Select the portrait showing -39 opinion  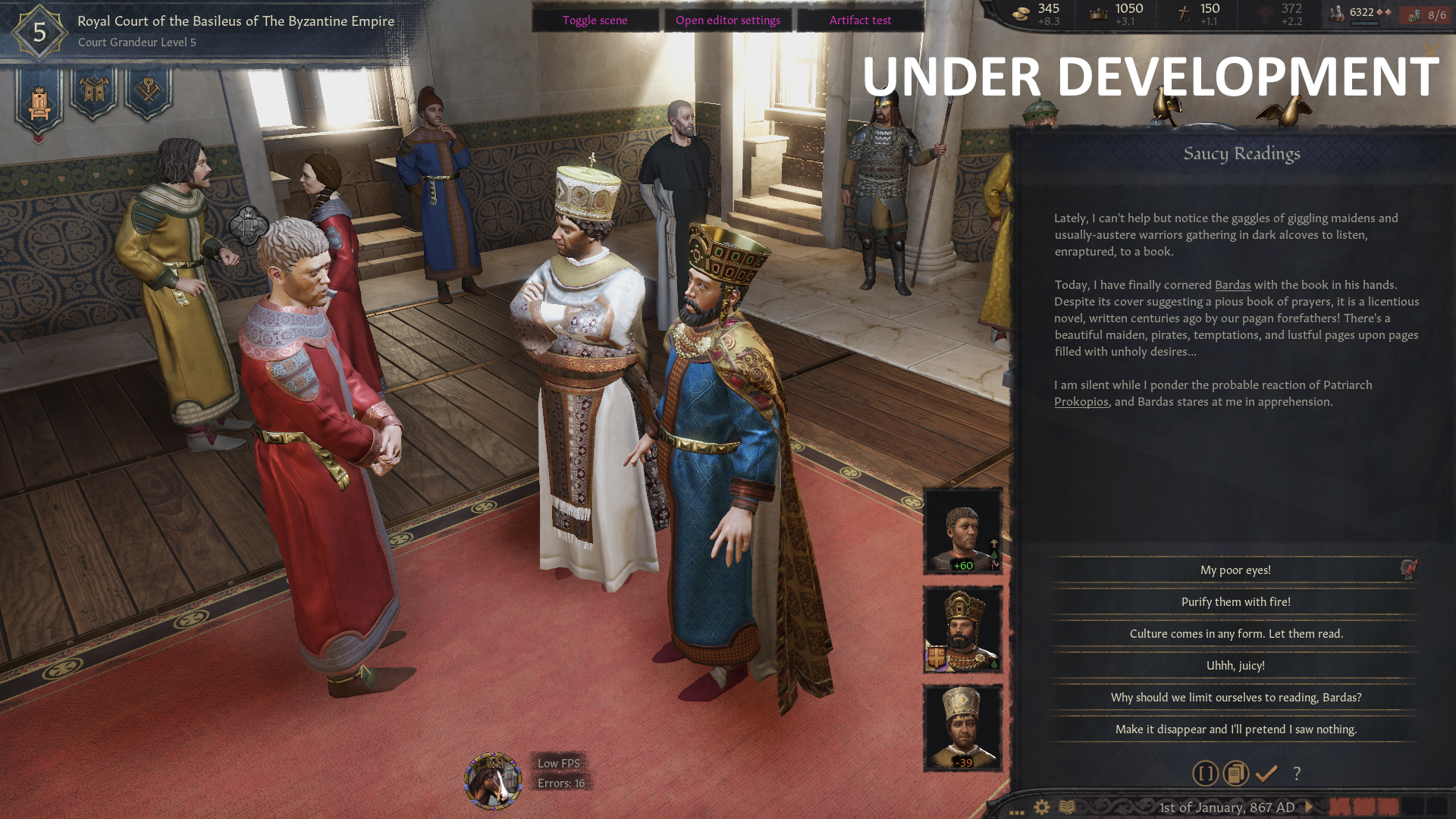tap(962, 726)
